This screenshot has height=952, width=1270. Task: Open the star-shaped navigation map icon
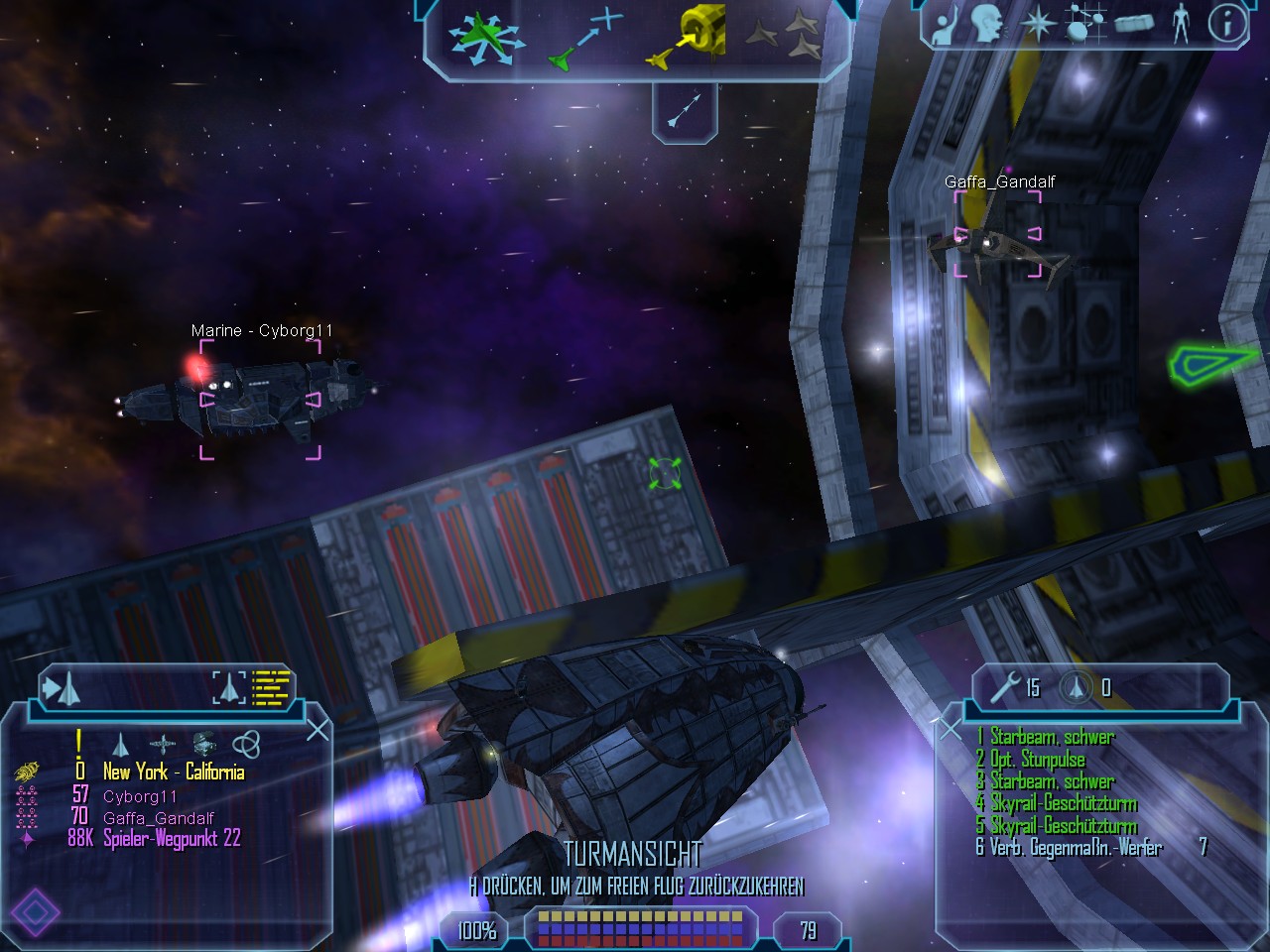1037,24
